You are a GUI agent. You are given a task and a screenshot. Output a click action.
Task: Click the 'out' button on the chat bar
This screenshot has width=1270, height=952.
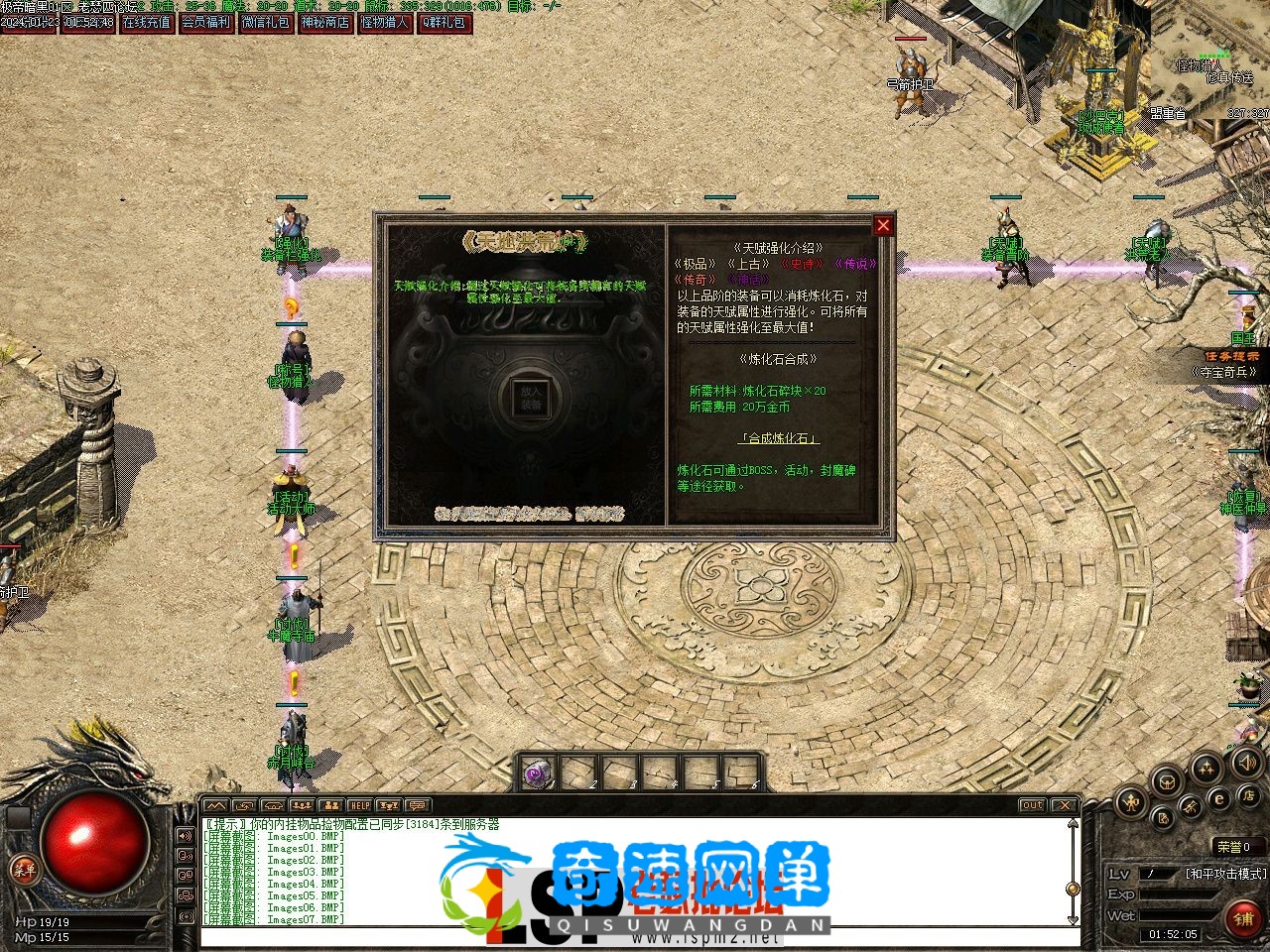coord(1032,805)
